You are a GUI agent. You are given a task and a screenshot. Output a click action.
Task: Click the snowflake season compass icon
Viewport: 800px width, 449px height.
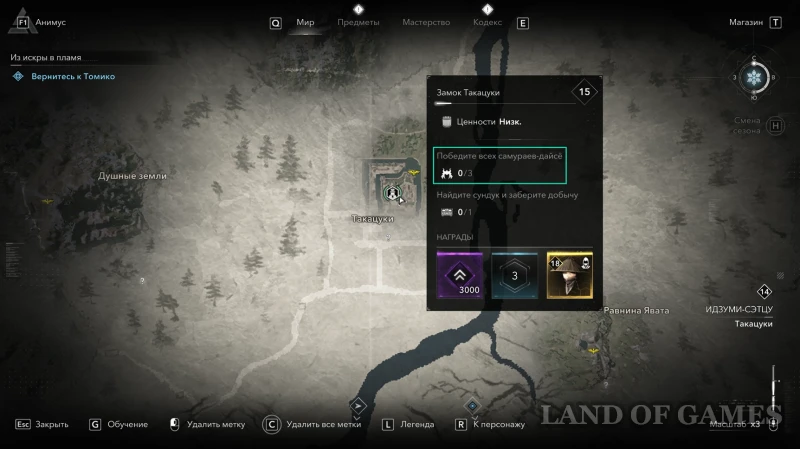click(x=755, y=77)
